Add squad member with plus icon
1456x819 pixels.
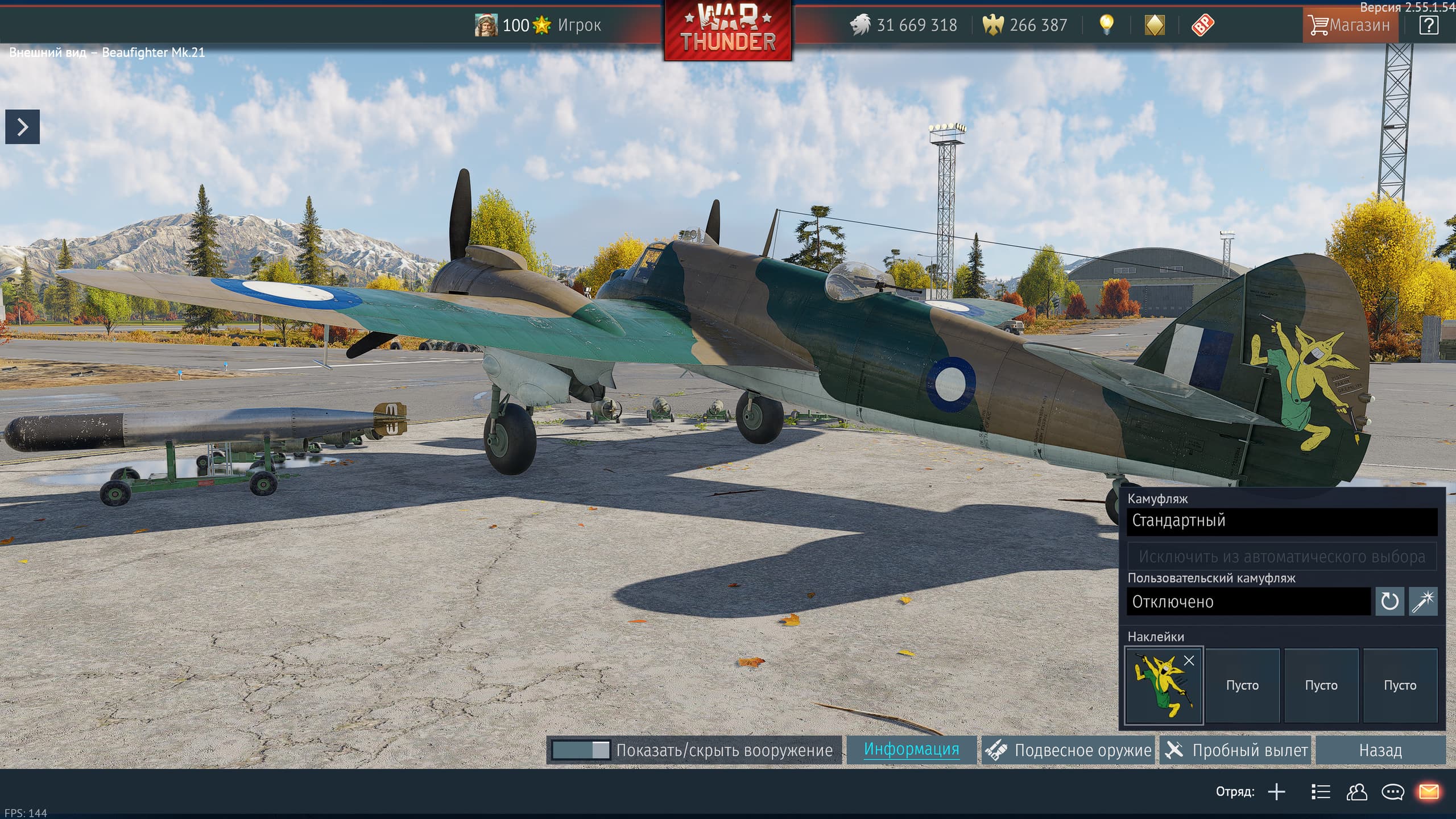[1276, 792]
